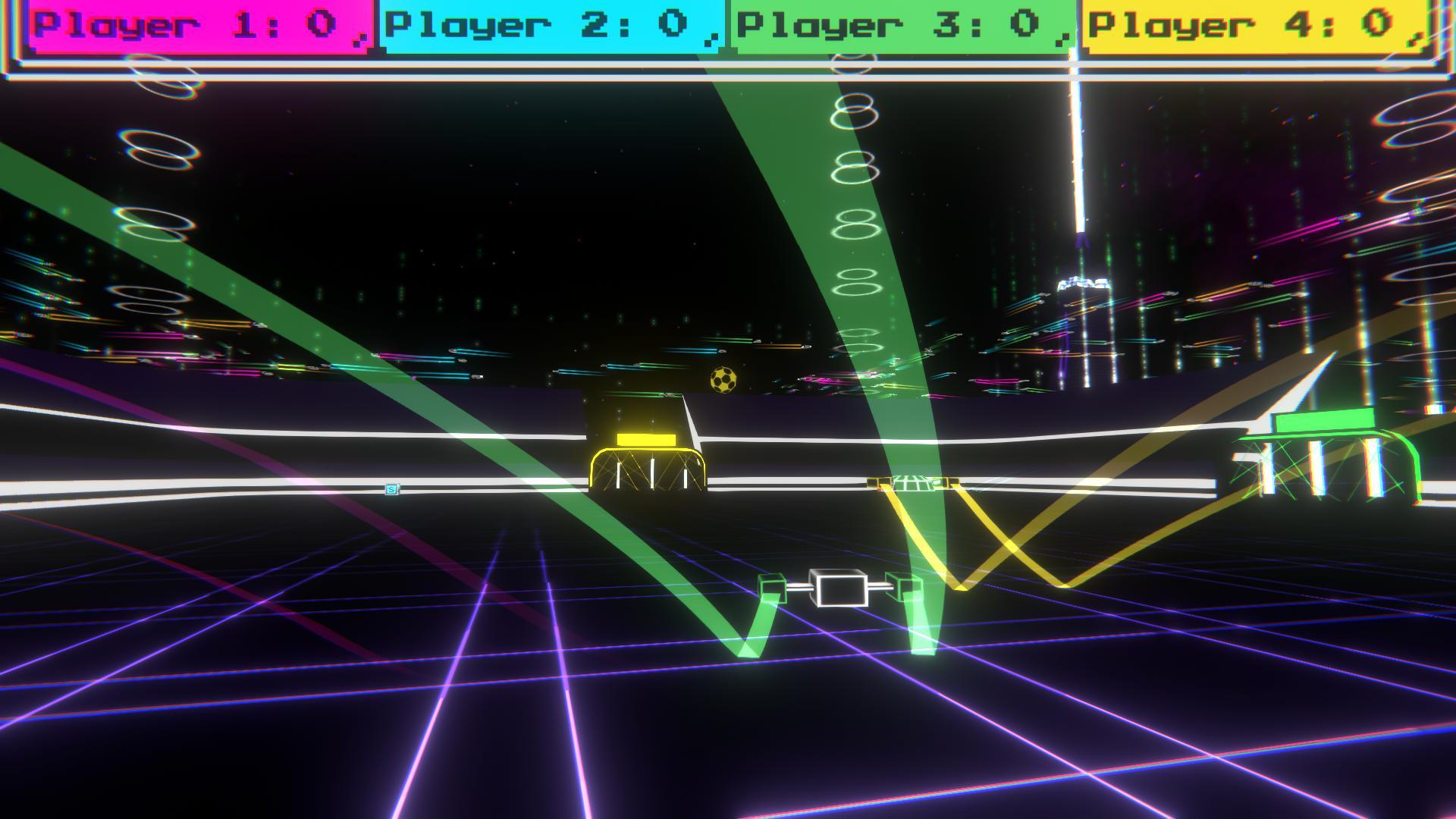The width and height of the screenshot is (1456, 819).
Task: Click the small cyan goal near center field
Action: click(908, 482)
